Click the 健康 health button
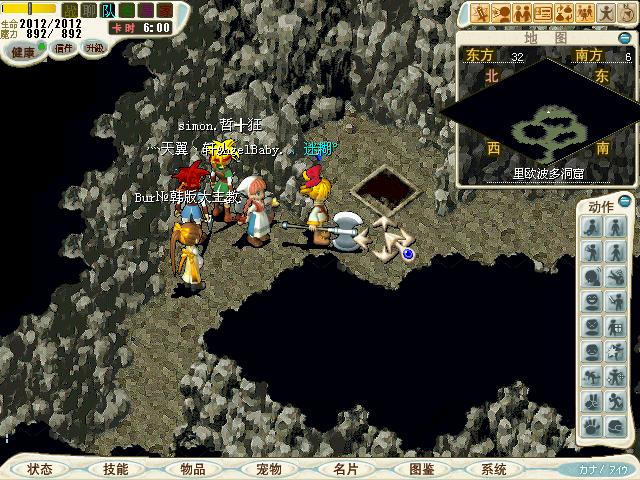This screenshot has height=480, width=640. [x=22, y=50]
